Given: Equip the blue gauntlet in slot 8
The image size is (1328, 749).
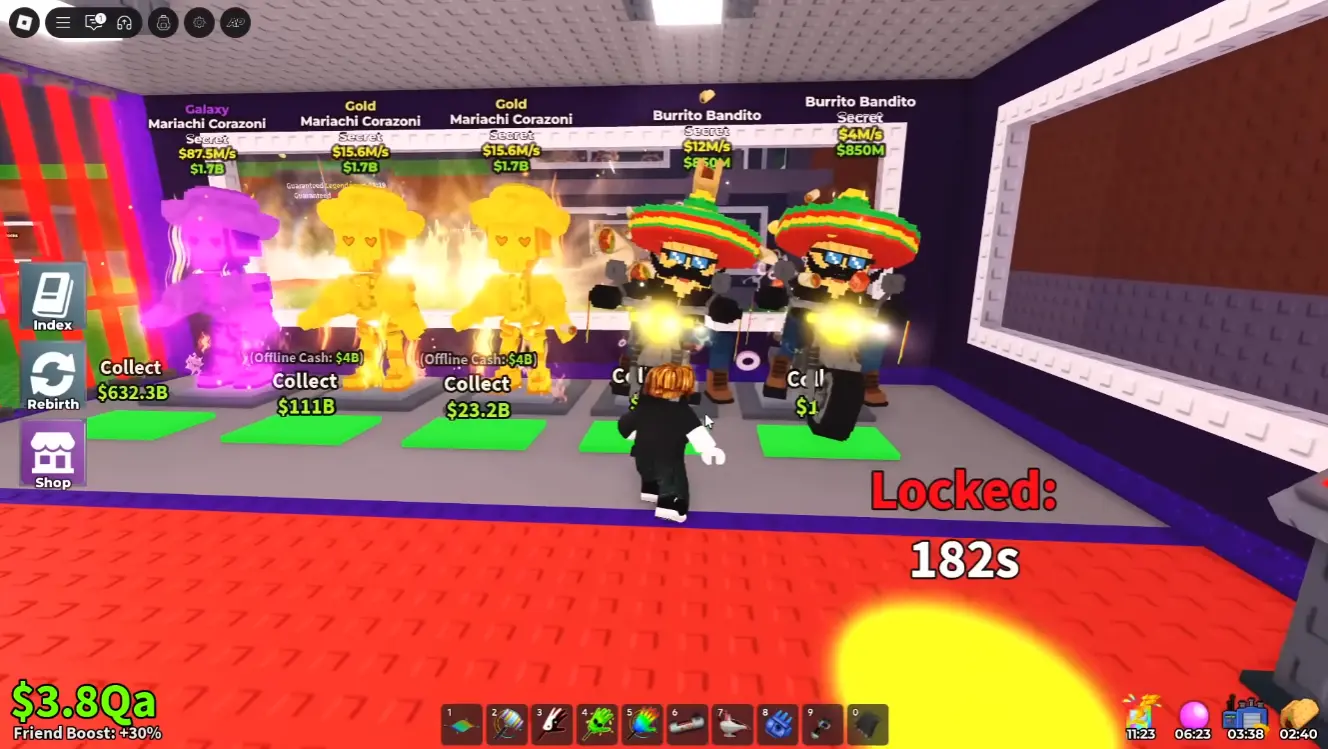Looking at the screenshot, I should click(778, 724).
